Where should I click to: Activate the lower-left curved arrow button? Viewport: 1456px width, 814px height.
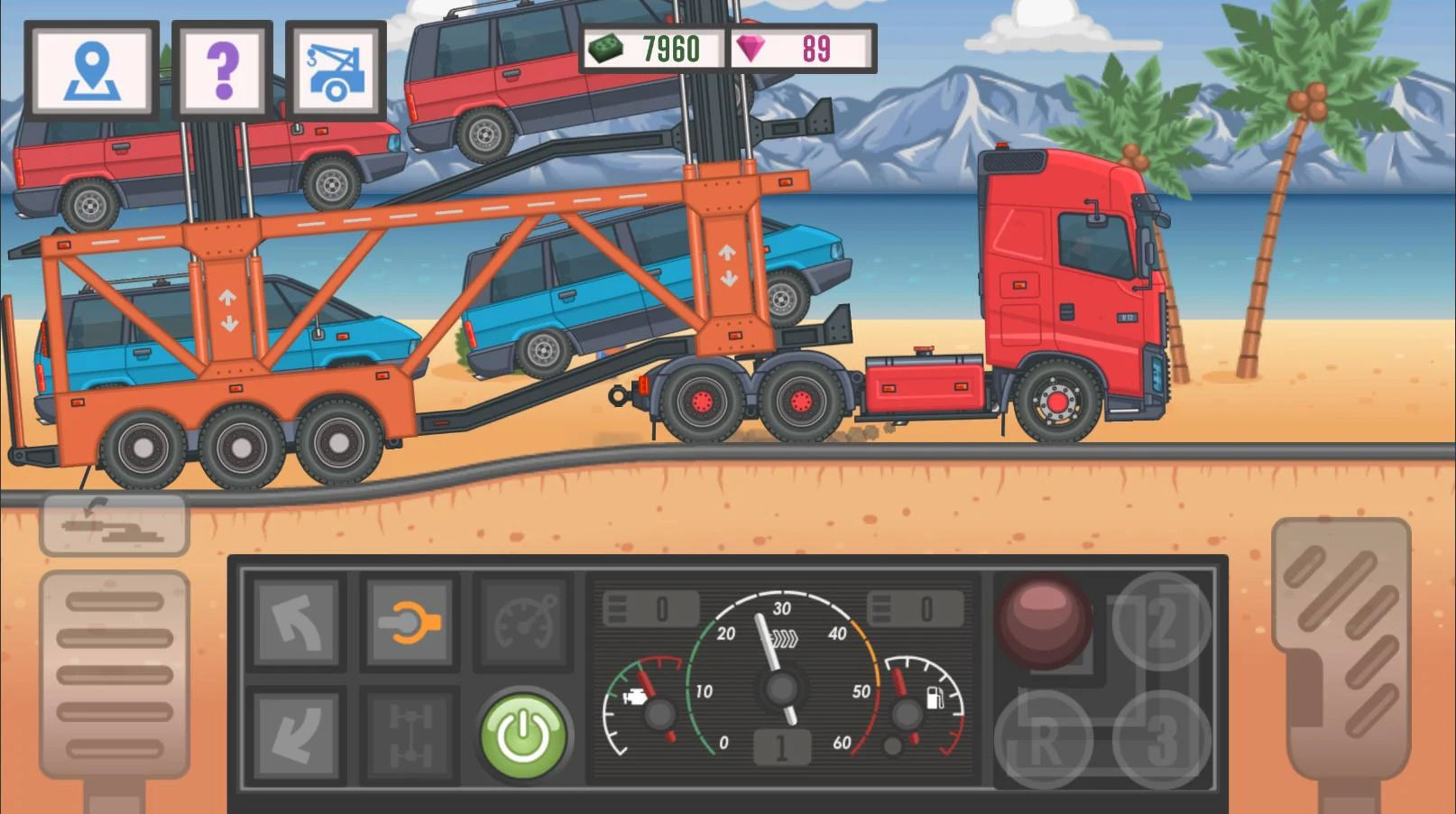(296, 735)
